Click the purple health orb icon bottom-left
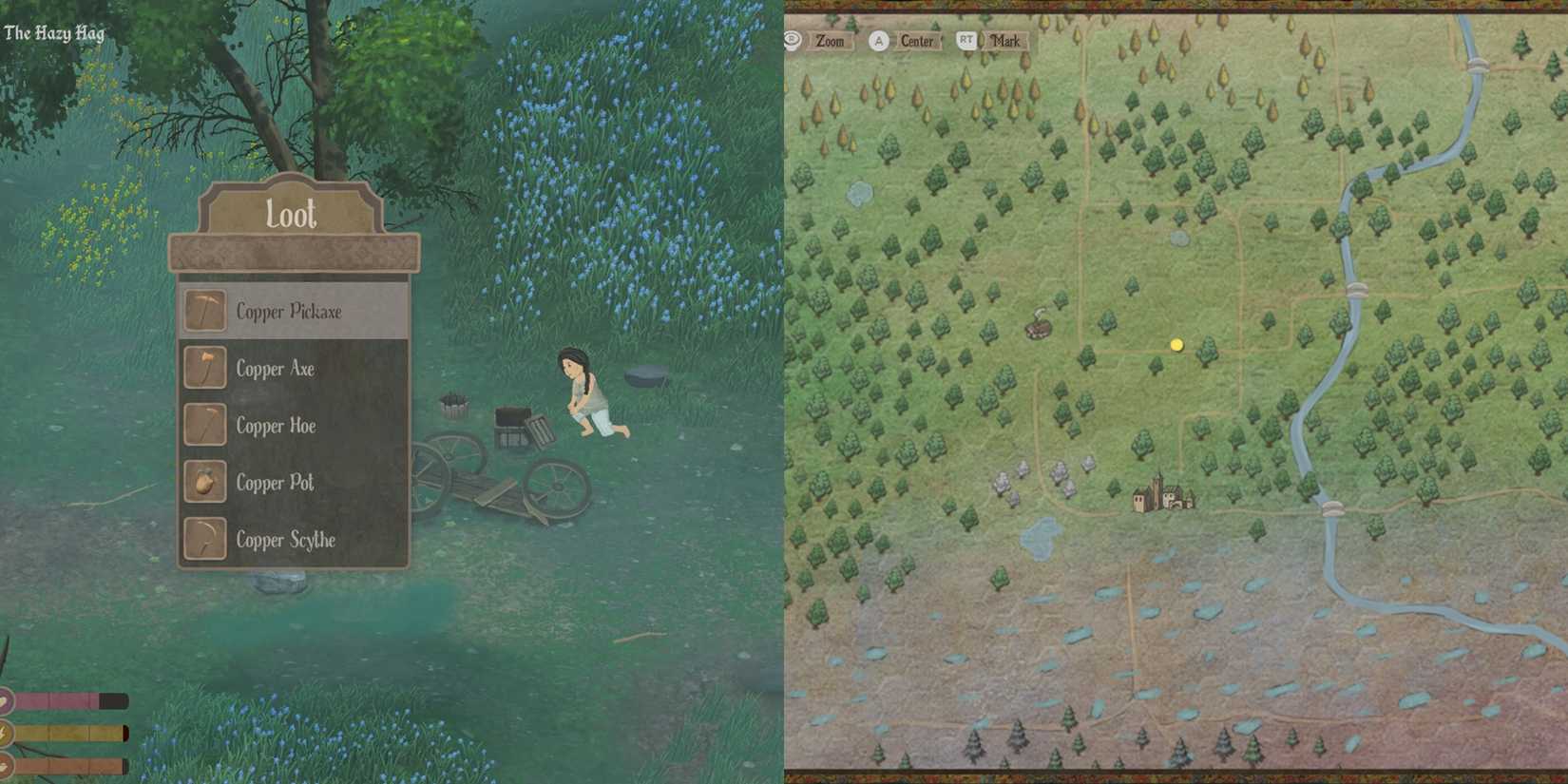This screenshot has width=1568, height=784. pos(6,700)
